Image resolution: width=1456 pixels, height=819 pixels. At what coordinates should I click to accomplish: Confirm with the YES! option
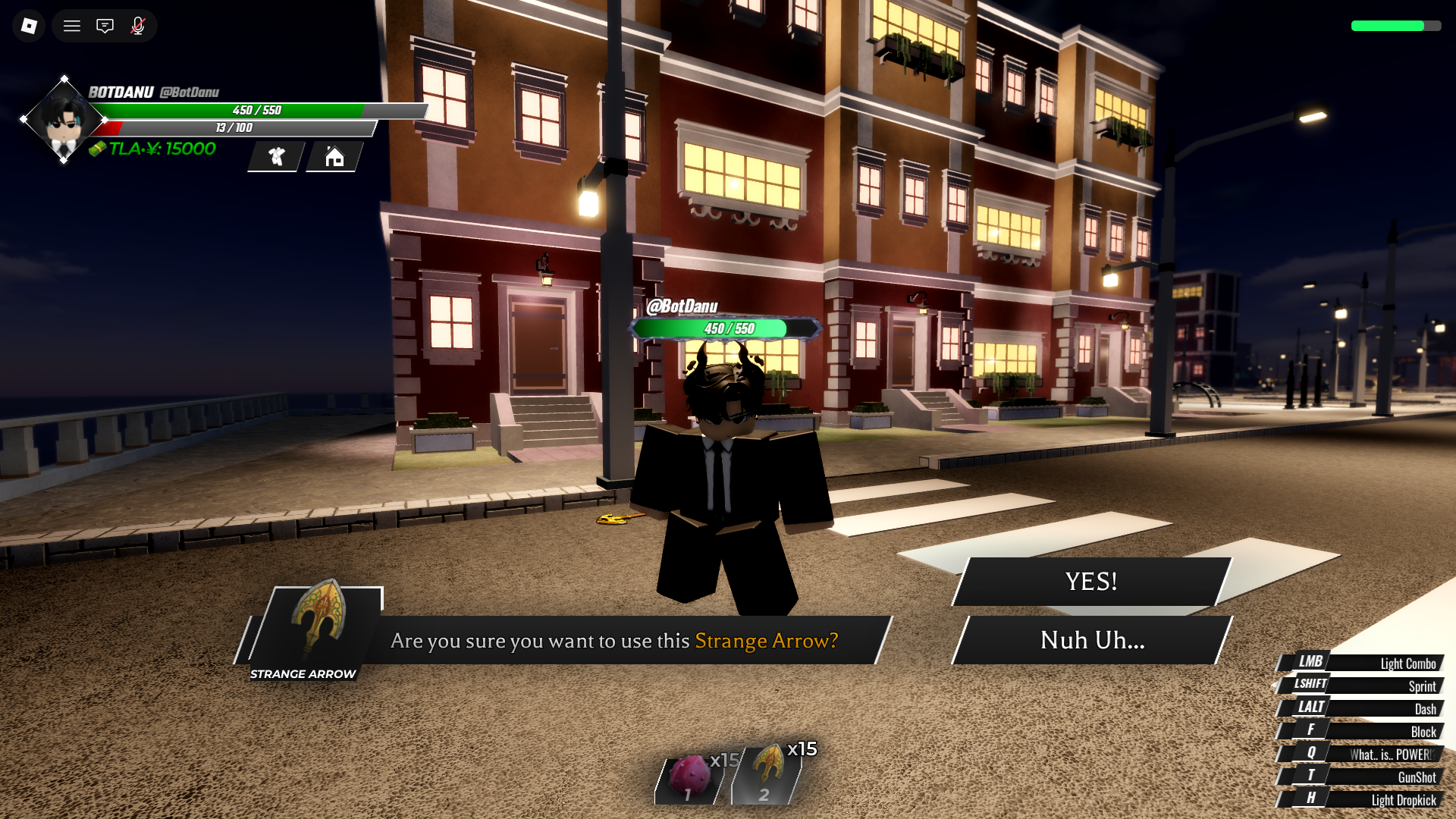coord(1091,582)
